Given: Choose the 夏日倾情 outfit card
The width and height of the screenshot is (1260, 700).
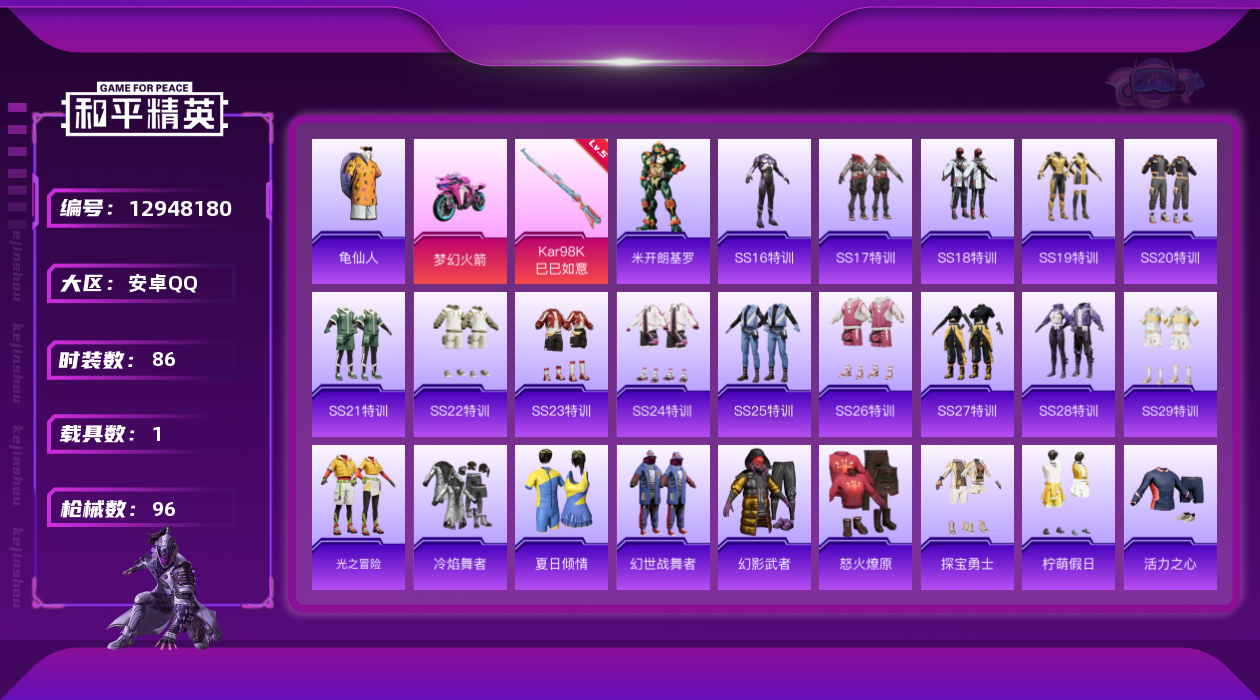Looking at the screenshot, I should click(561, 517).
